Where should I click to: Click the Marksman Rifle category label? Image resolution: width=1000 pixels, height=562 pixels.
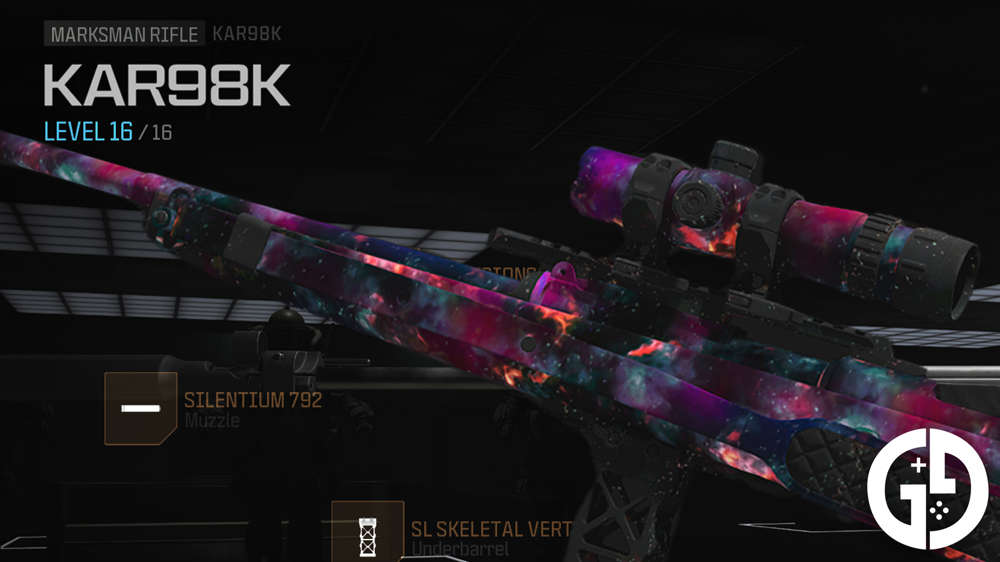pyautogui.click(x=124, y=33)
